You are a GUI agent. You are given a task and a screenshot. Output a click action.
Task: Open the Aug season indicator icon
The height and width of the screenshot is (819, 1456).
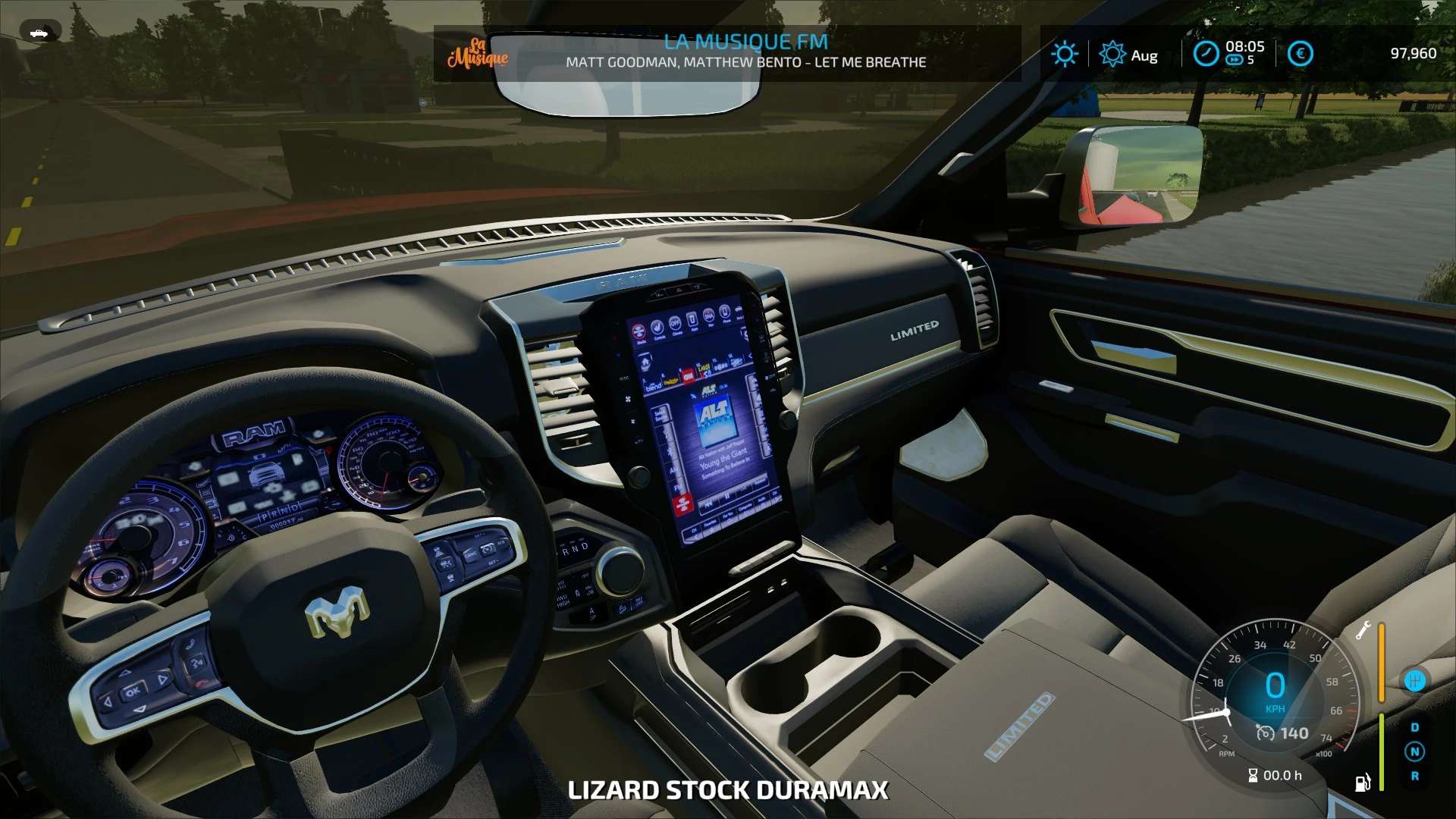pyautogui.click(x=1112, y=54)
